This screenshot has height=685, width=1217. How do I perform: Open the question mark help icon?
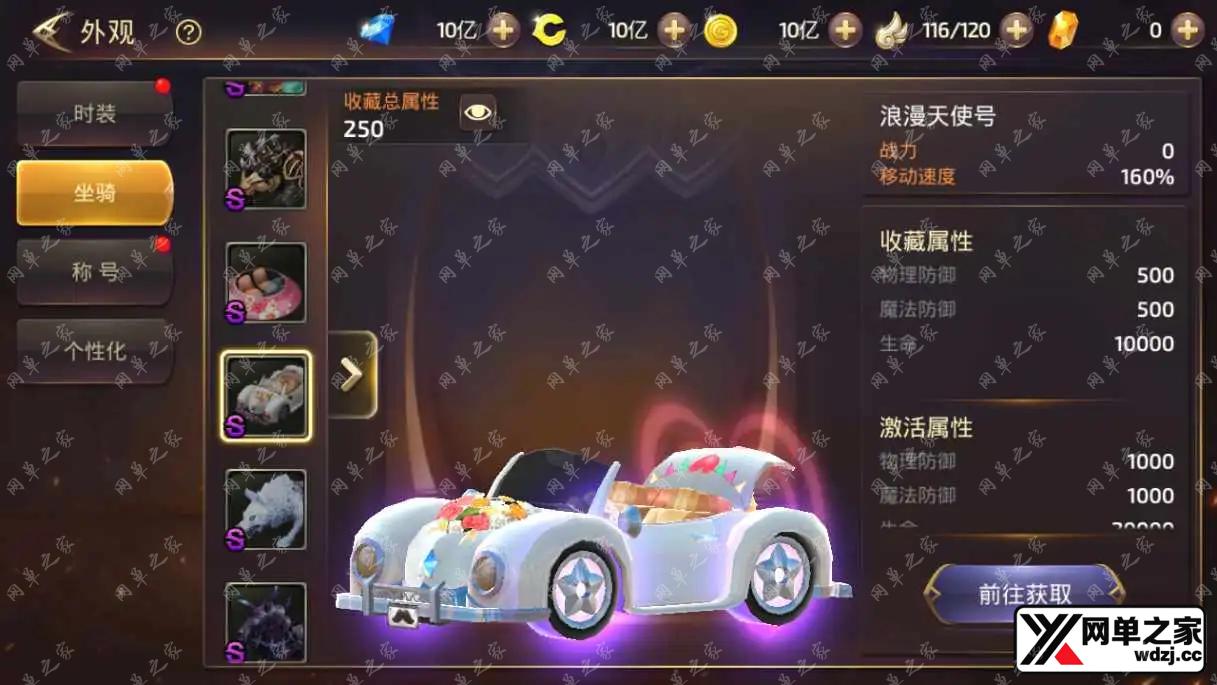pyautogui.click(x=188, y=32)
